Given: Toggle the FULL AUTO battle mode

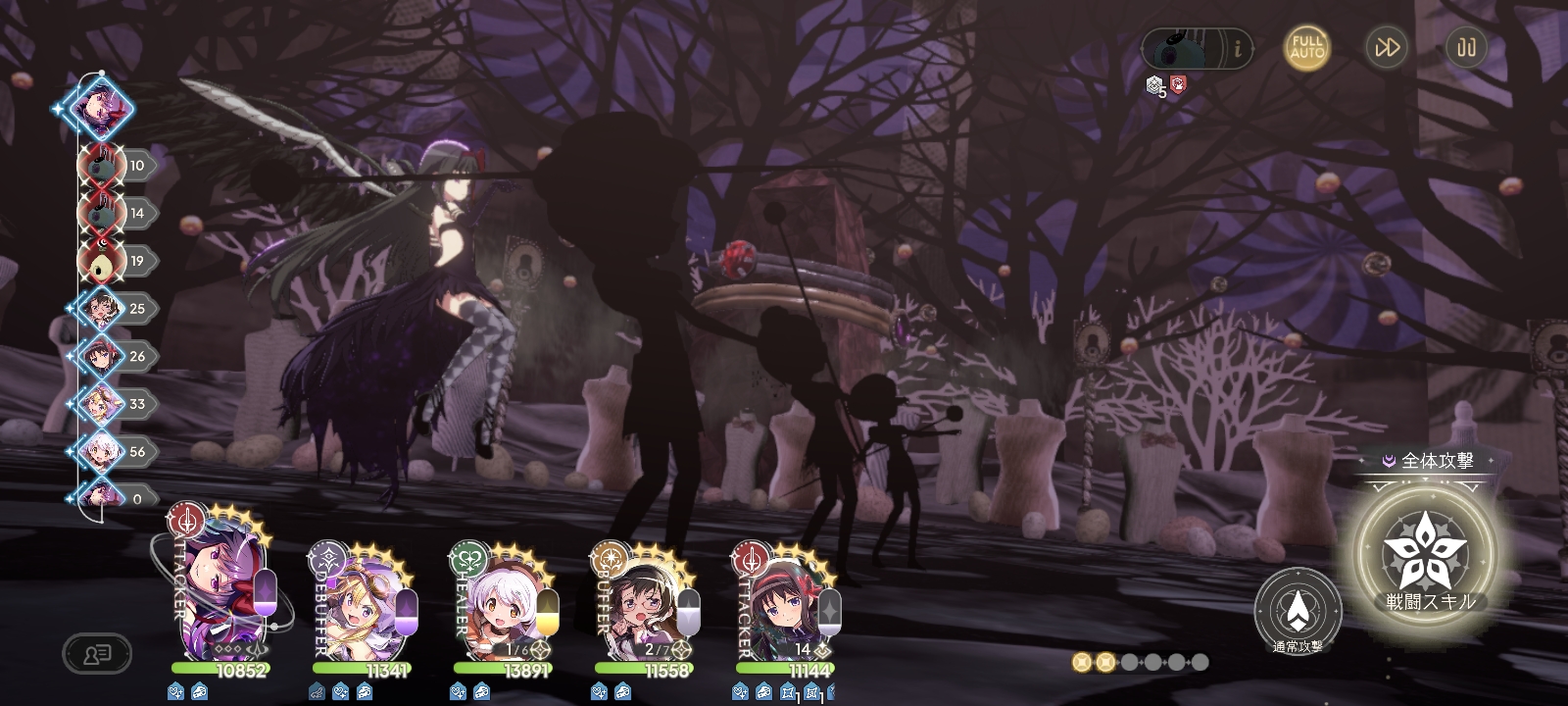Looking at the screenshot, I should tap(1307, 47).
